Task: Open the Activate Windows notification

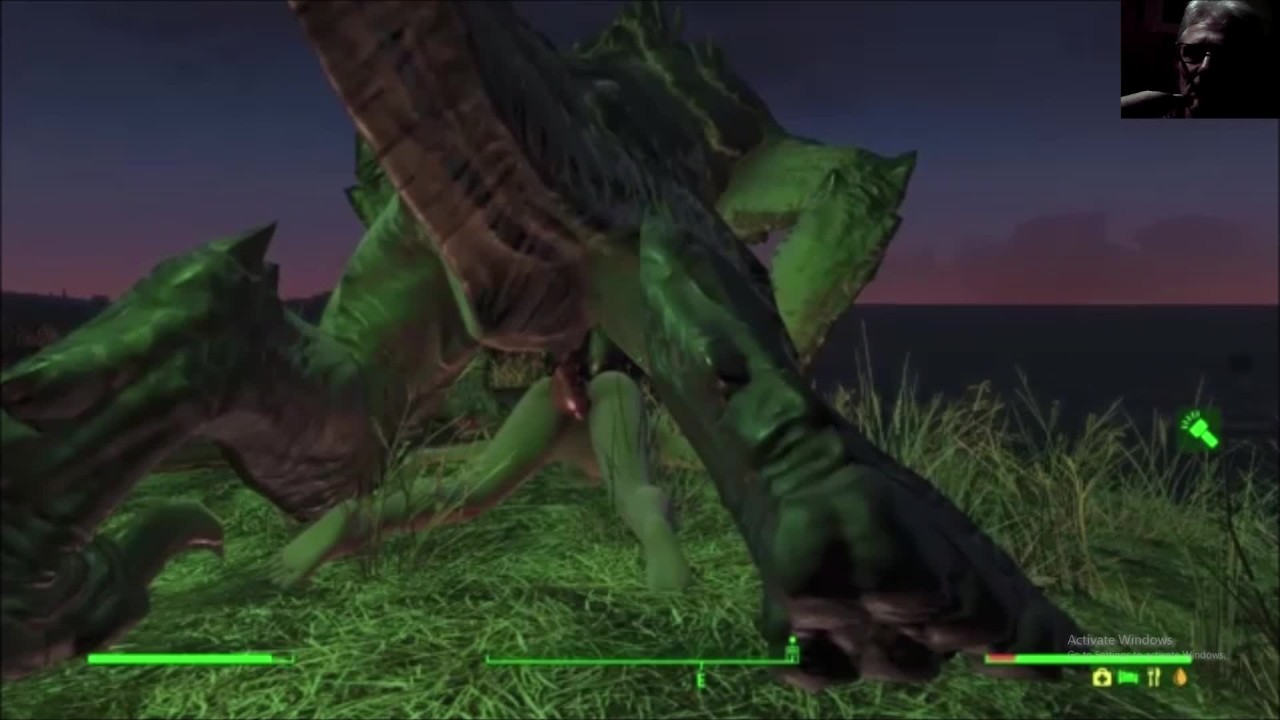Action: [1118, 639]
